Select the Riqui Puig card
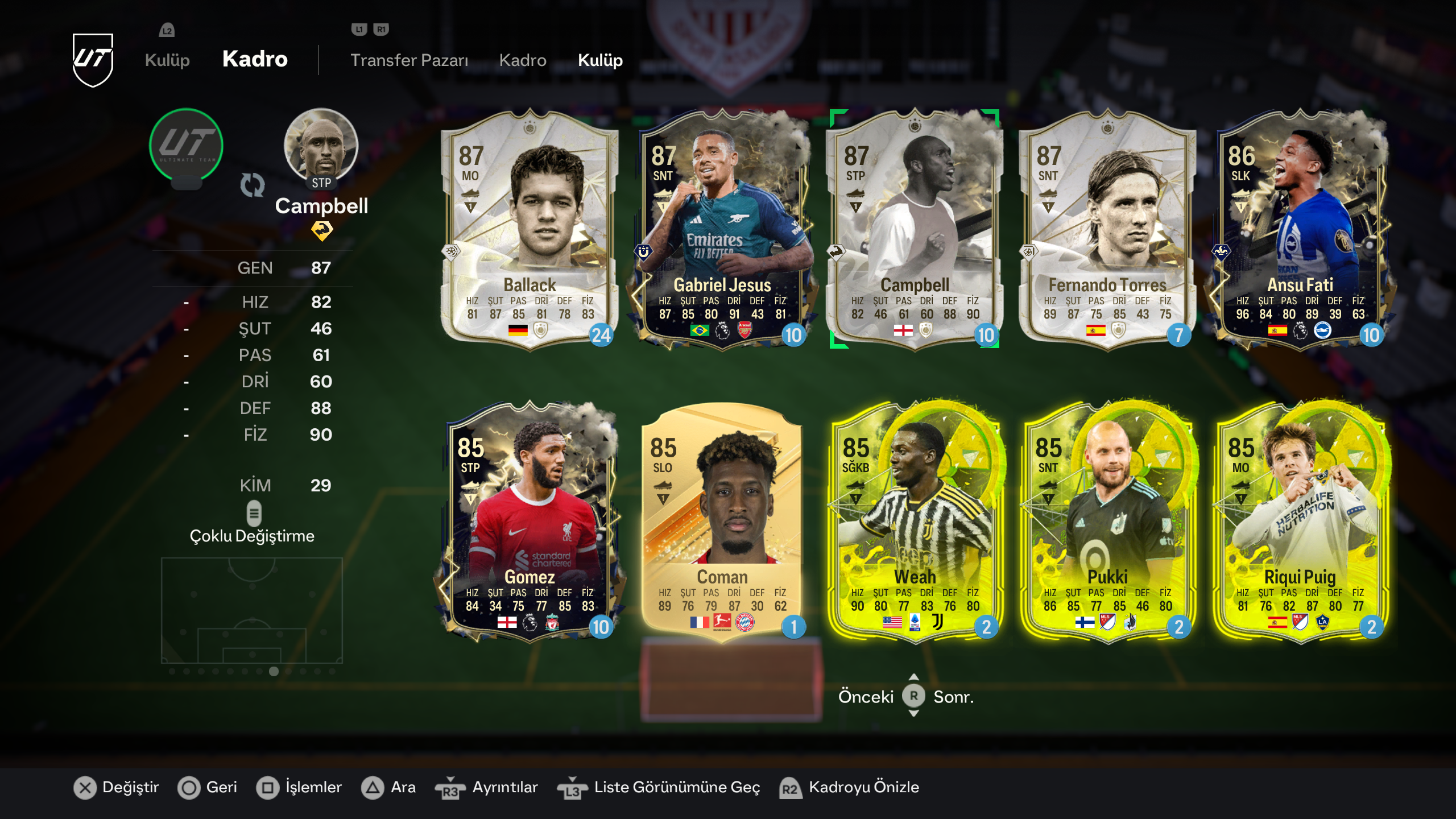 (1300, 520)
